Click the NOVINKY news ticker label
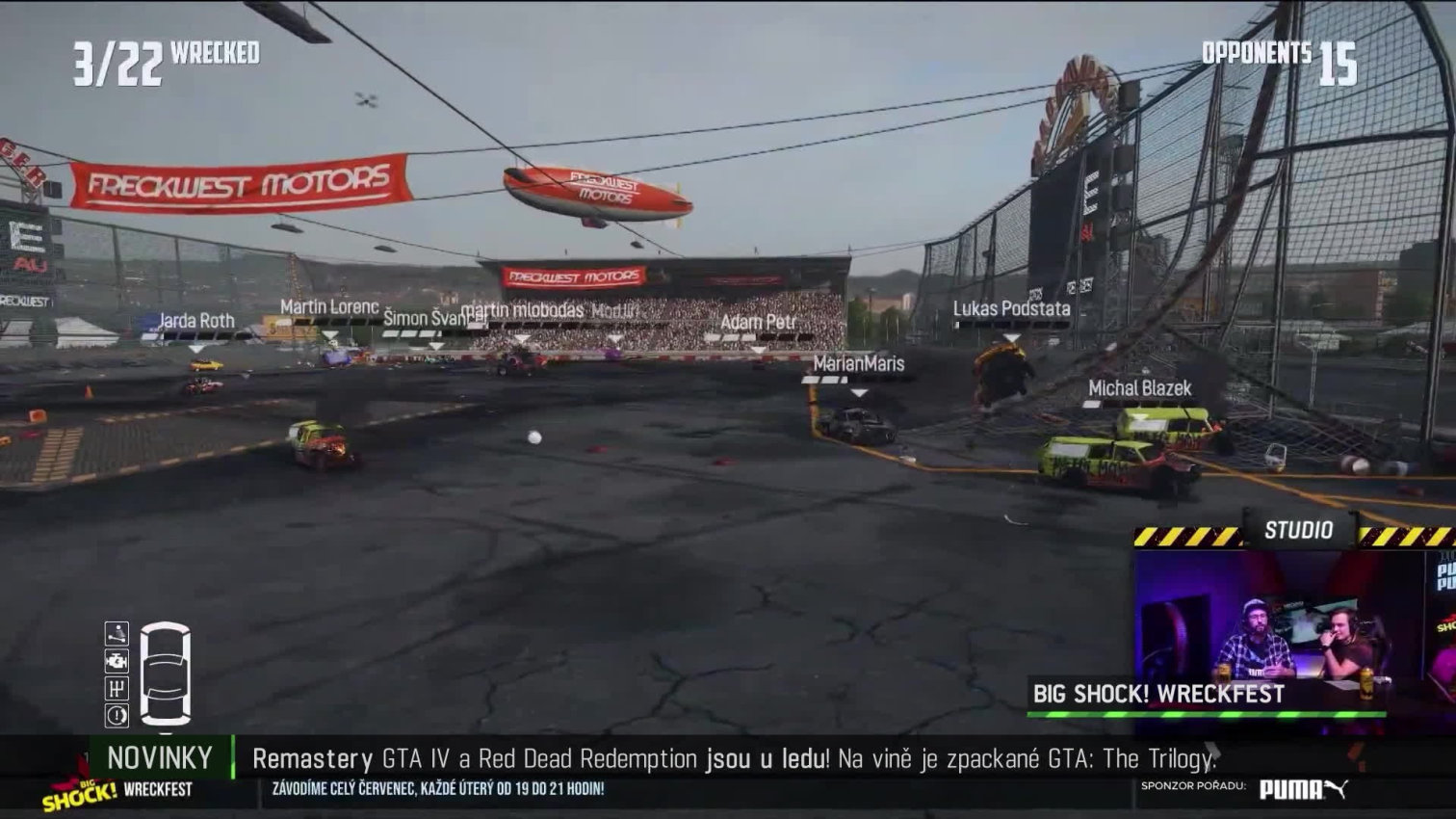This screenshot has height=819, width=1456. 160,758
